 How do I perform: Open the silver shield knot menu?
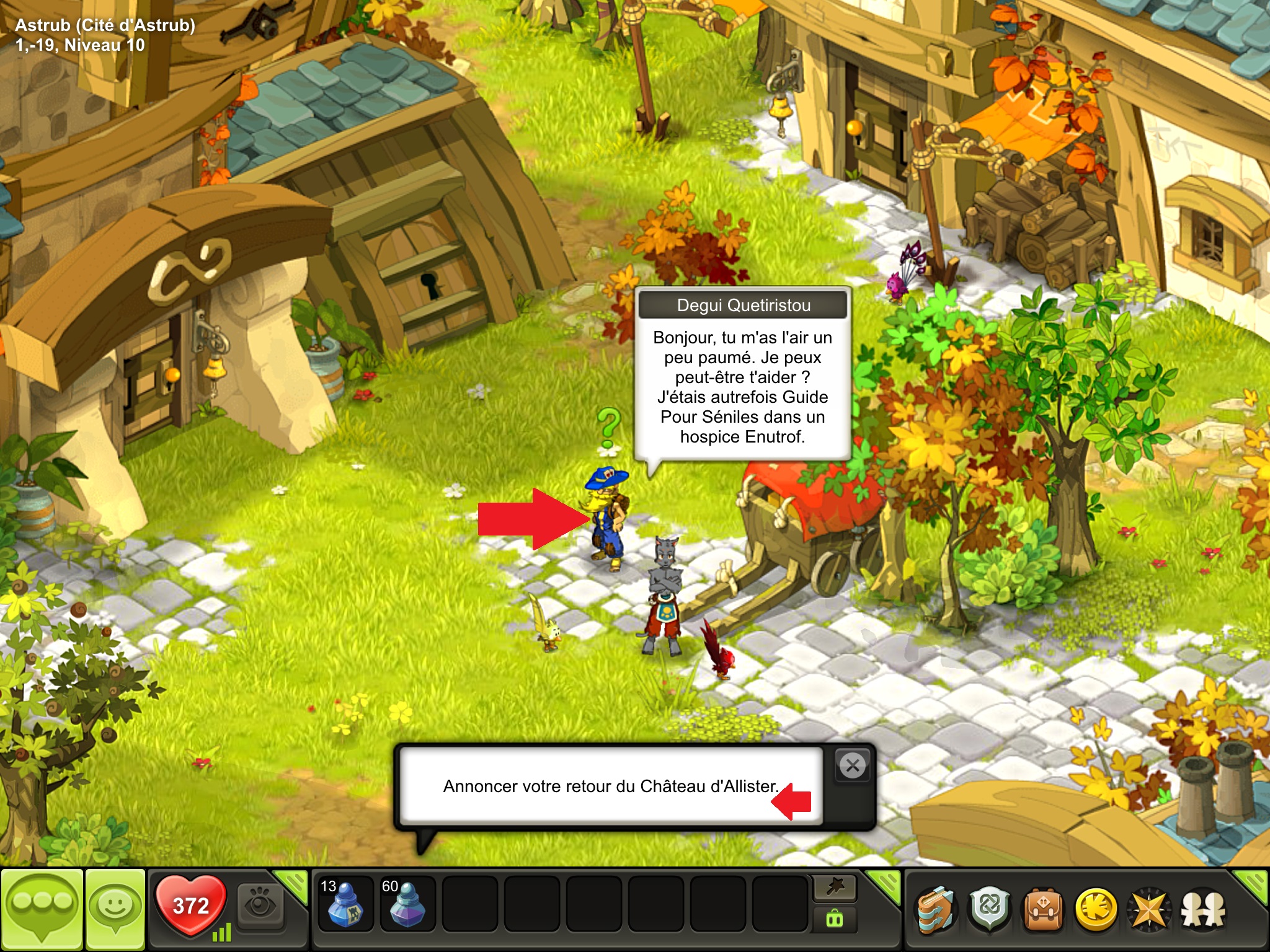[x=990, y=910]
